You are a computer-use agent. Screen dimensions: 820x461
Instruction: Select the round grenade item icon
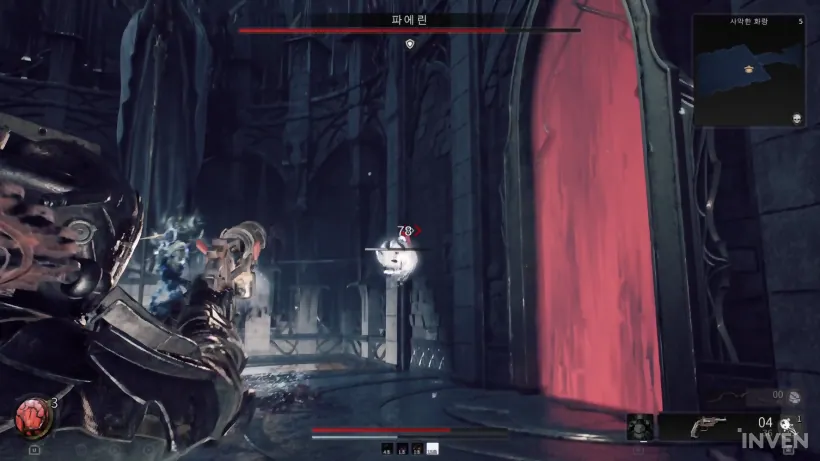(x=792, y=397)
